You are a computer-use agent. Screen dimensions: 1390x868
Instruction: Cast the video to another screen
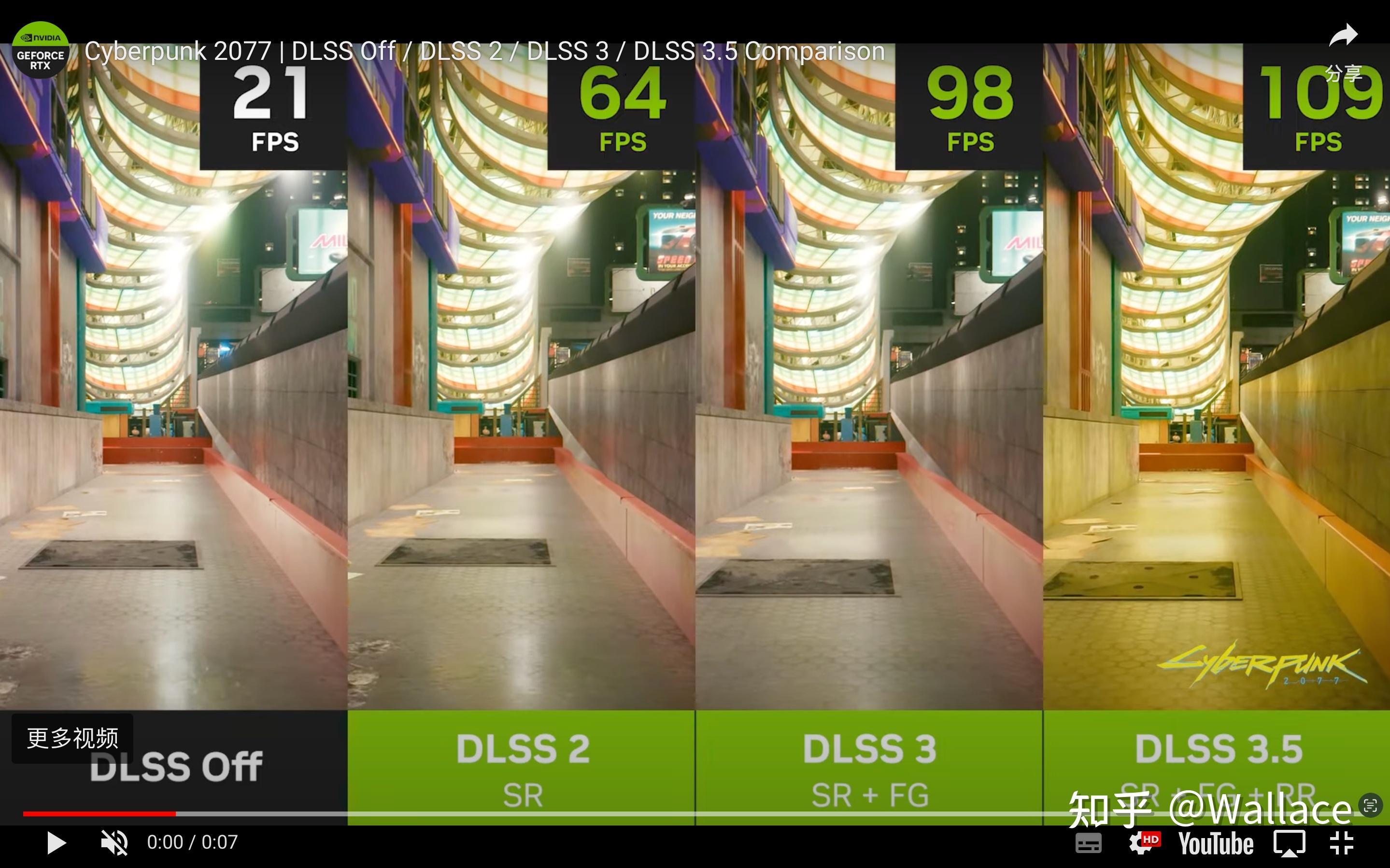[x=1290, y=843]
